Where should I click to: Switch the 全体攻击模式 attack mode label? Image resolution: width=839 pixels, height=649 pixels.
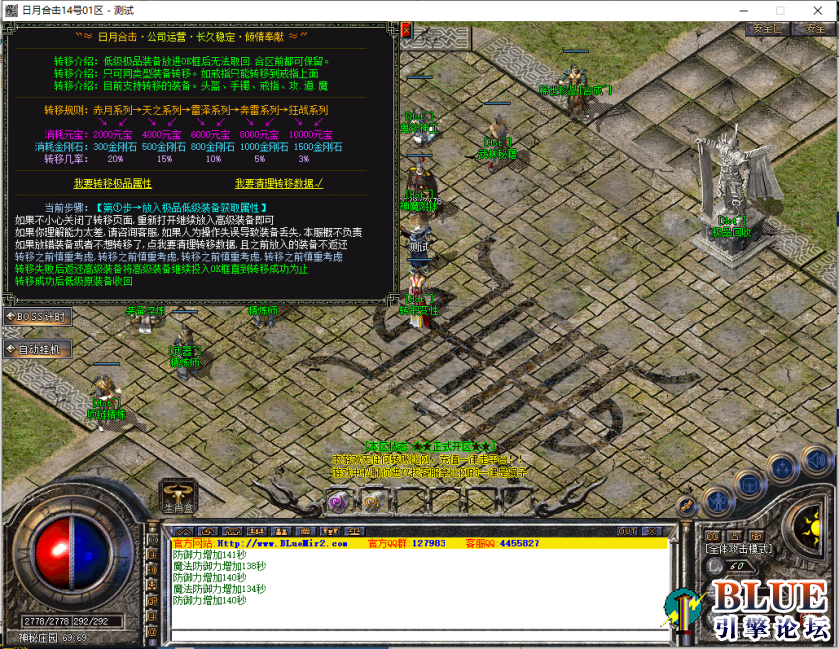pyautogui.click(x=739, y=549)
